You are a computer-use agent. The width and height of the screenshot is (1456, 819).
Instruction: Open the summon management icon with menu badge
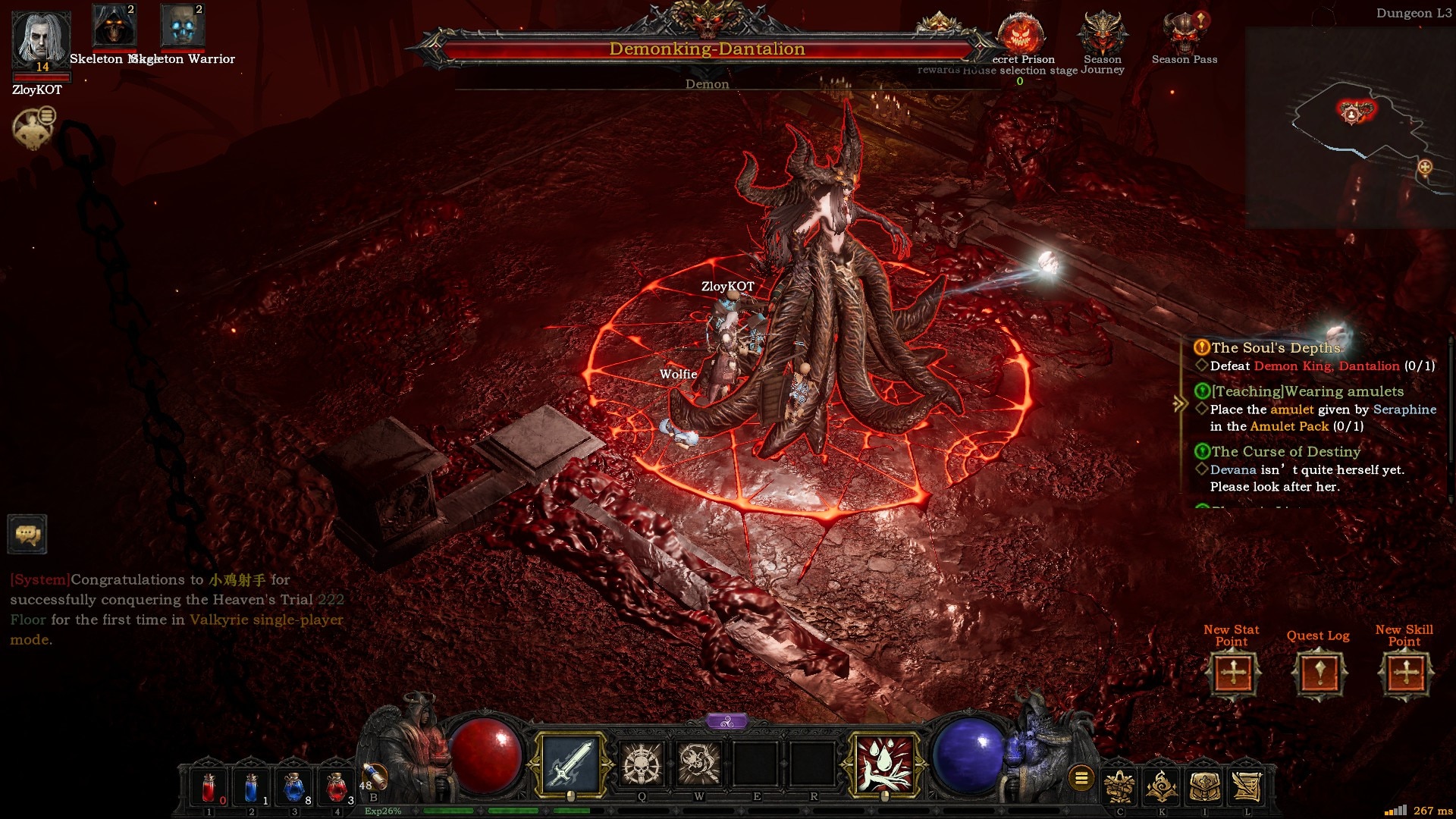[x=33, y=128]
